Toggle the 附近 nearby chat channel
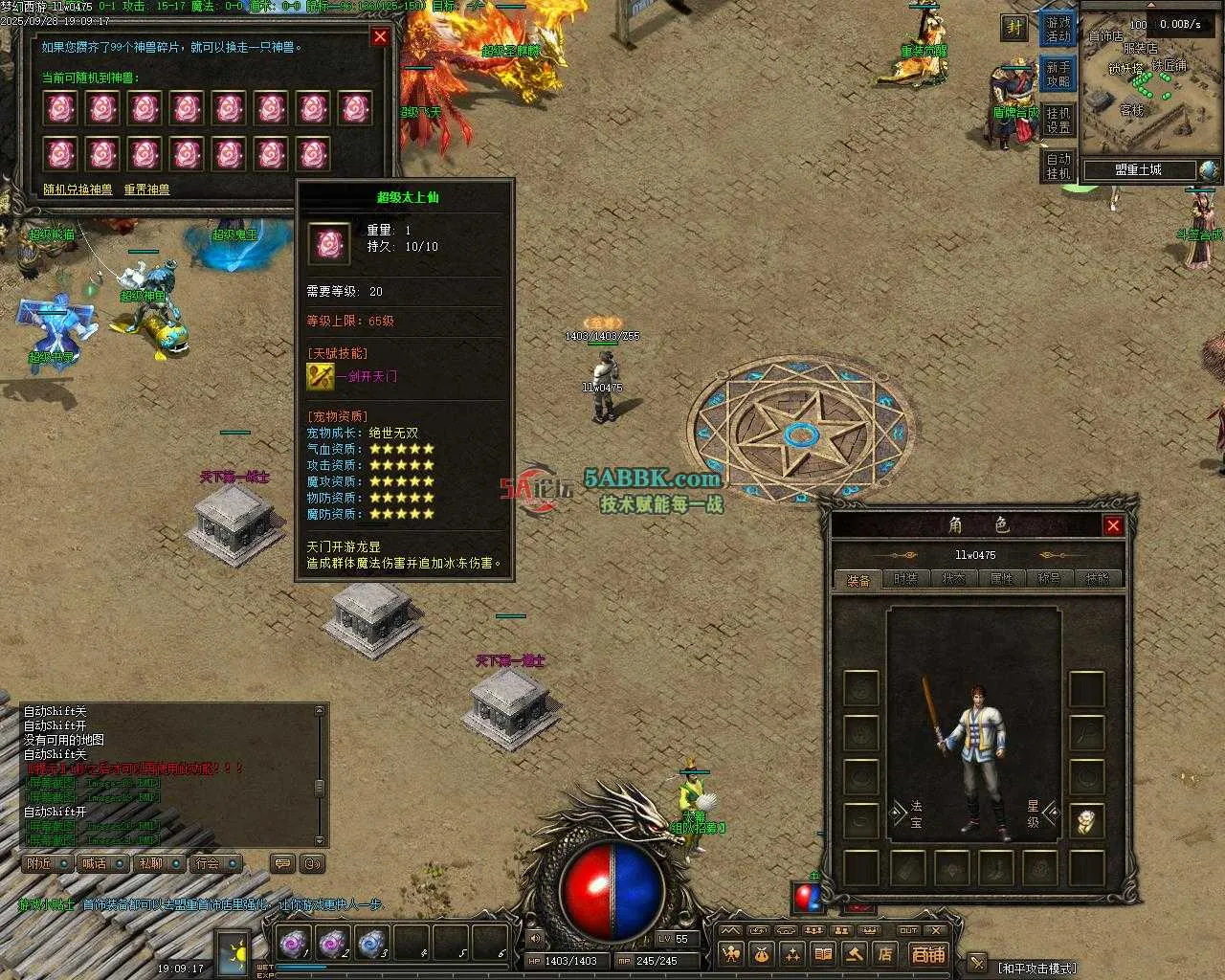 click(47, 863)
